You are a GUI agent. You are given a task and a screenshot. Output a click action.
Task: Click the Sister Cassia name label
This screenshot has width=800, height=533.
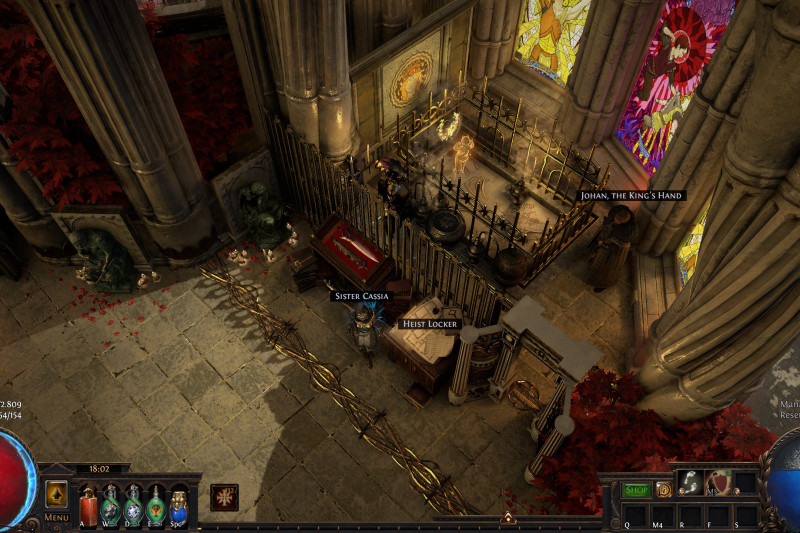pyautogui.click(x=360, y=296)
